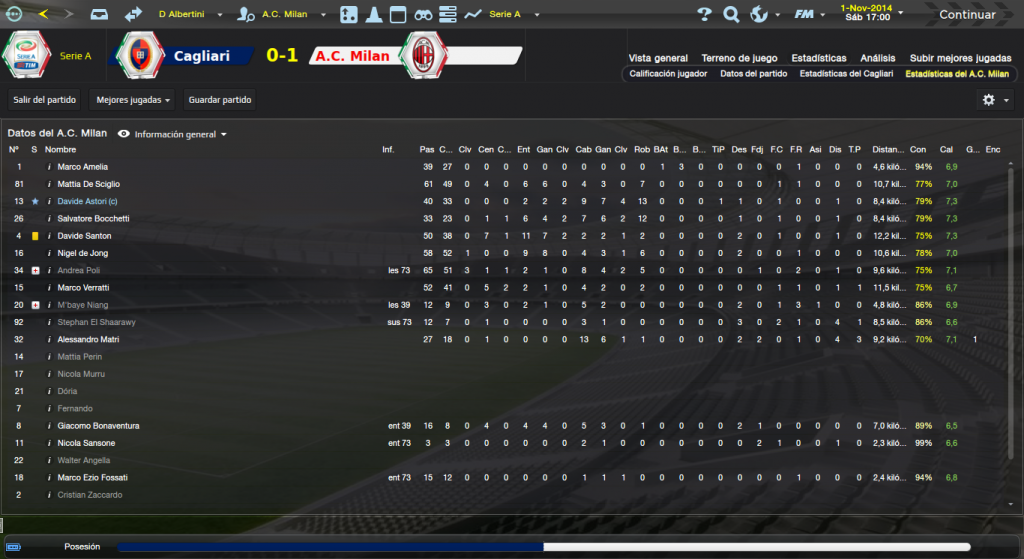Click the Continuar button

(x=966, y=15)
